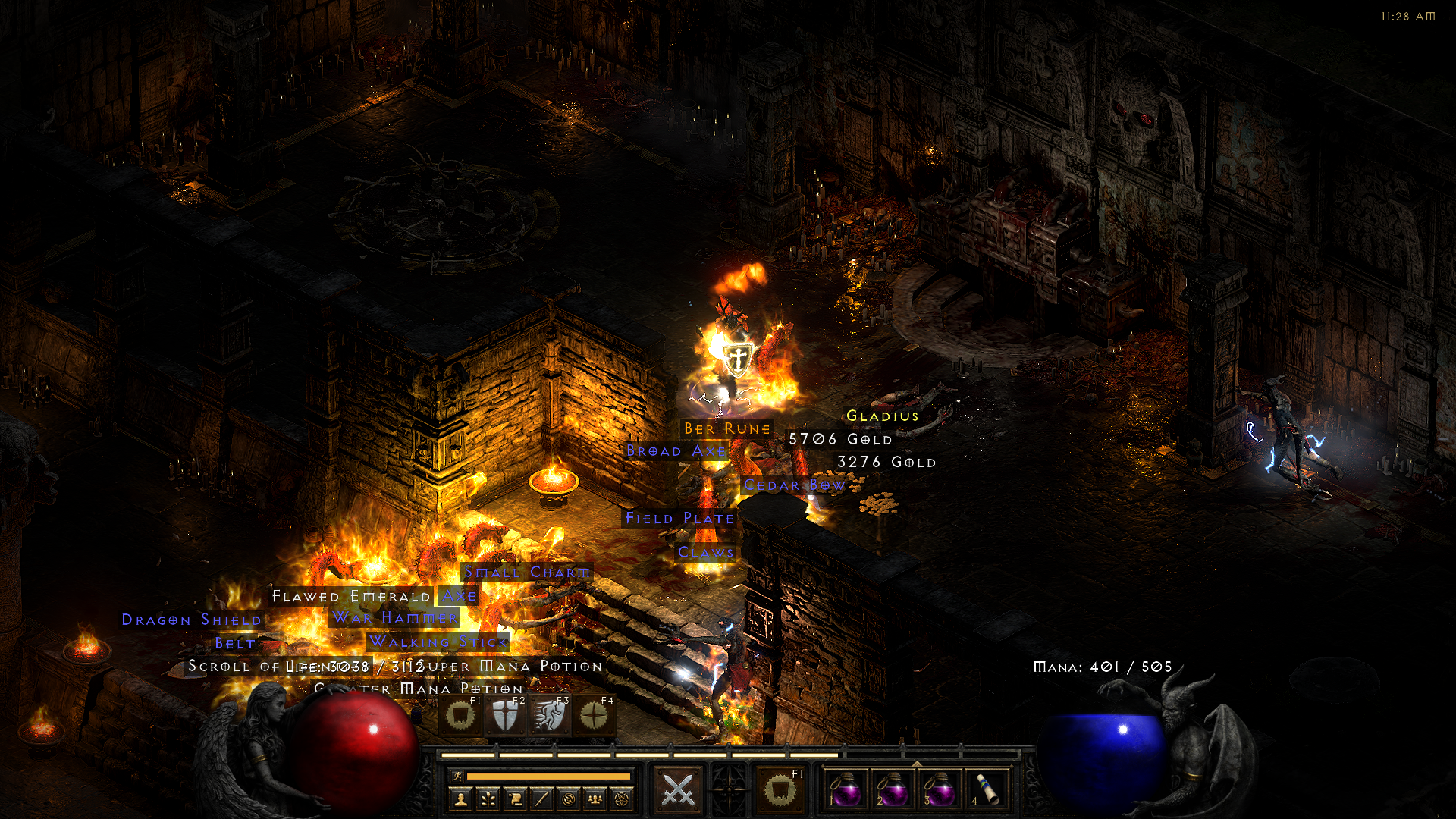Use the scroll in belt slot 4
The image size is (1456, 819).
pyautogui.click(x=986, y=790)
